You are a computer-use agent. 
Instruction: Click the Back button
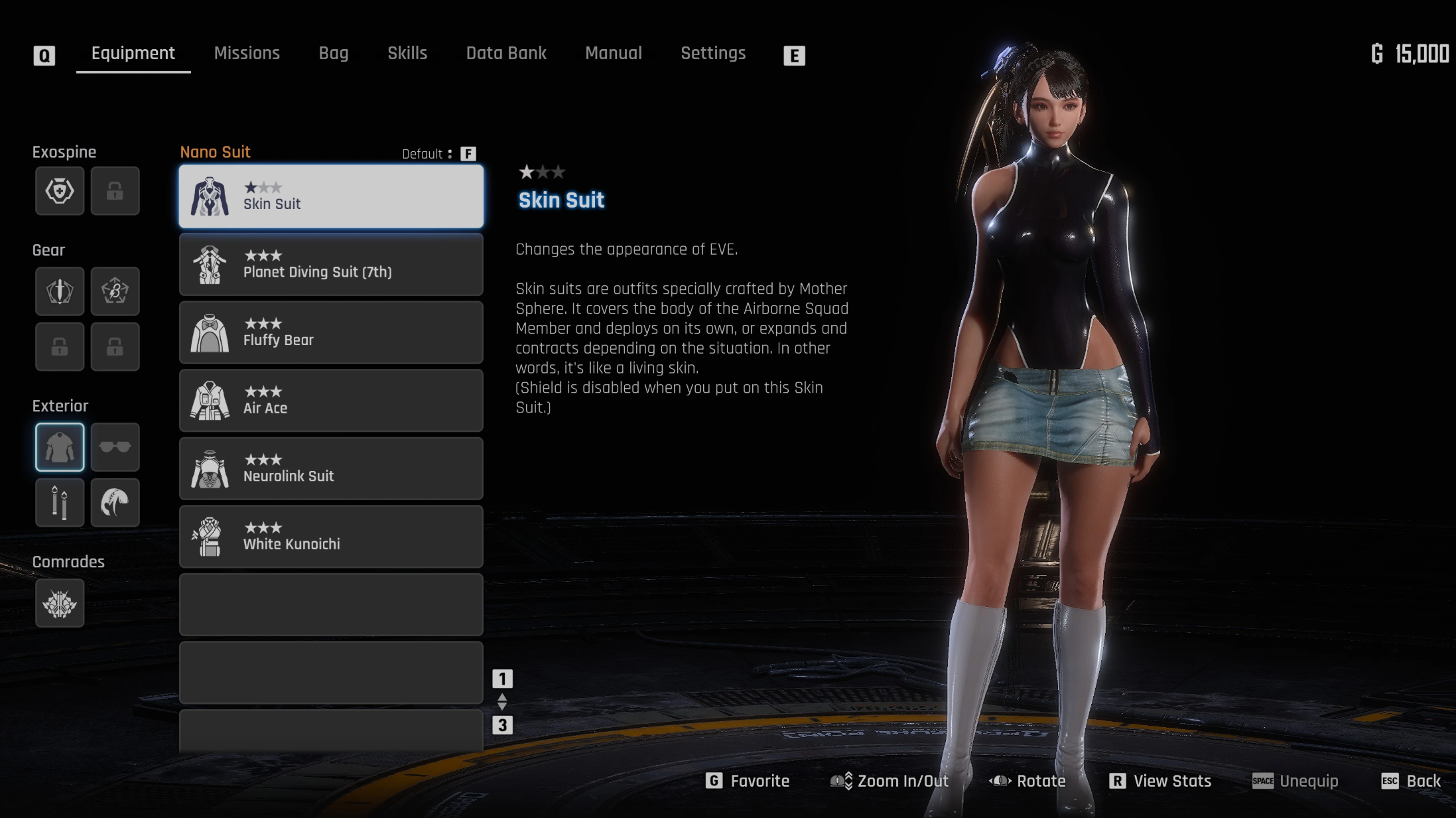pos(1411,781)
